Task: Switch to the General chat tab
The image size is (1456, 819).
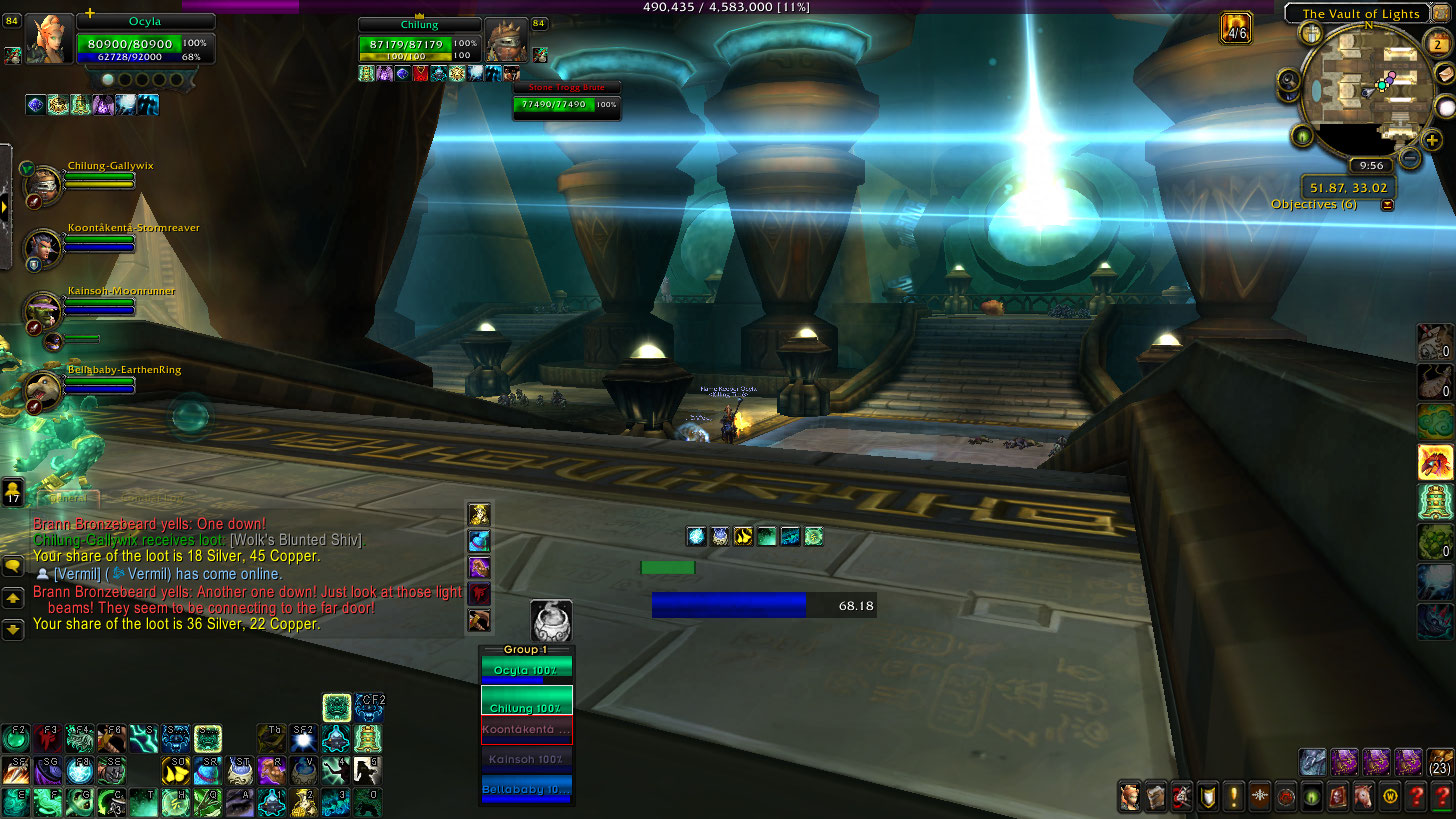Action: [x=68, y=497]
